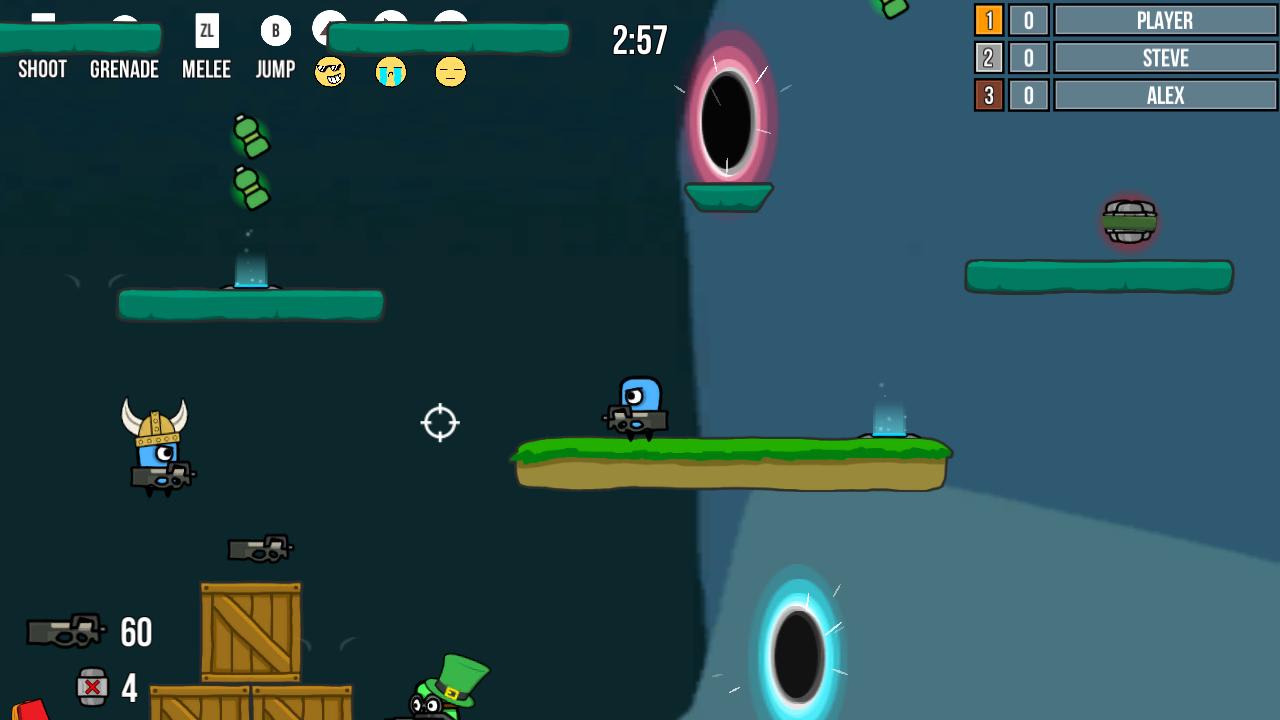Viewport: 1280px width, 720px height.
Task: Select the PLAYER scoreboard entry
Action: [1164, 20]
